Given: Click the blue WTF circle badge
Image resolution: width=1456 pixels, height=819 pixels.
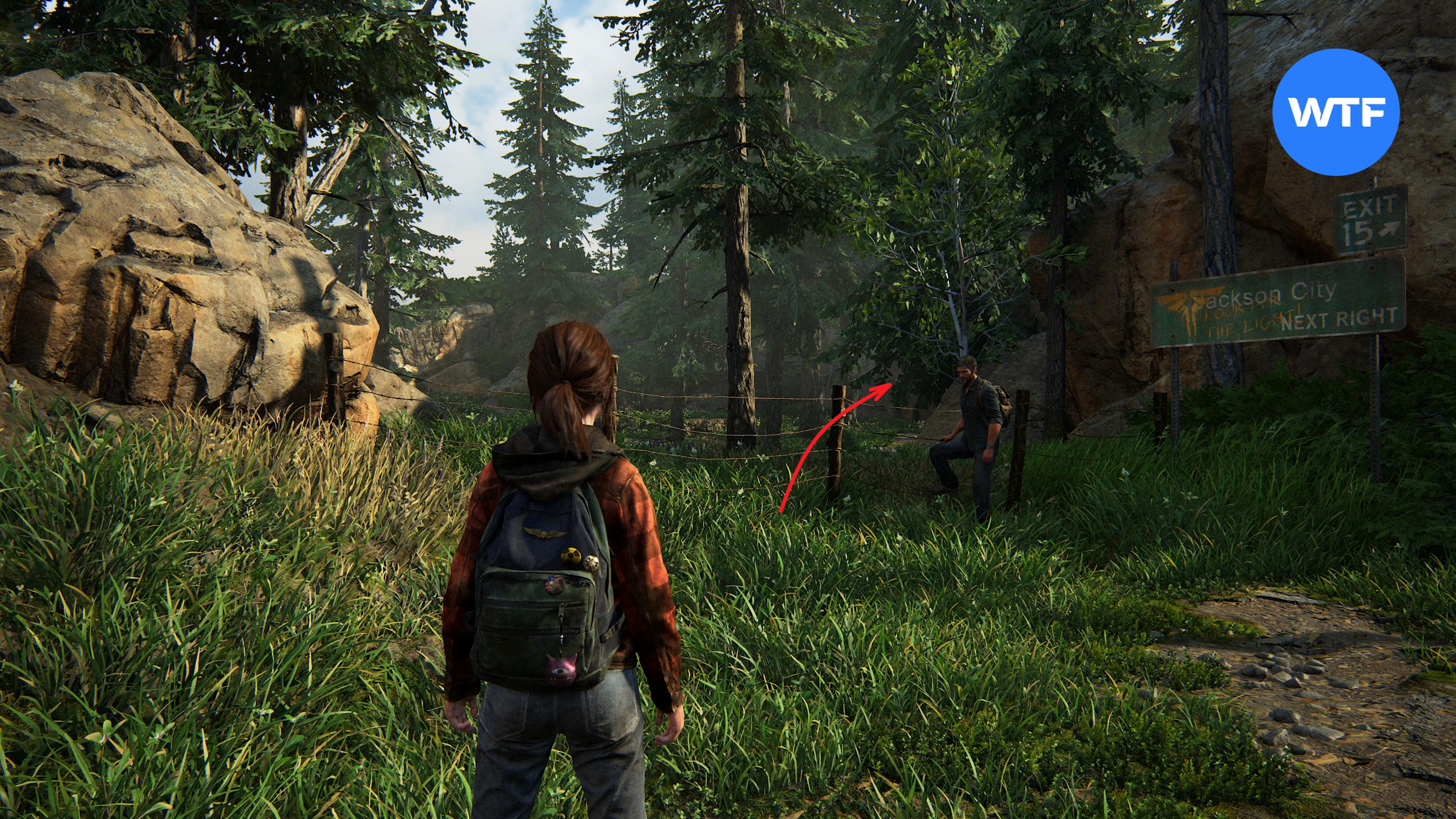Looking at the screenshot, I should pyautogui.click(x=1335, y=112).
